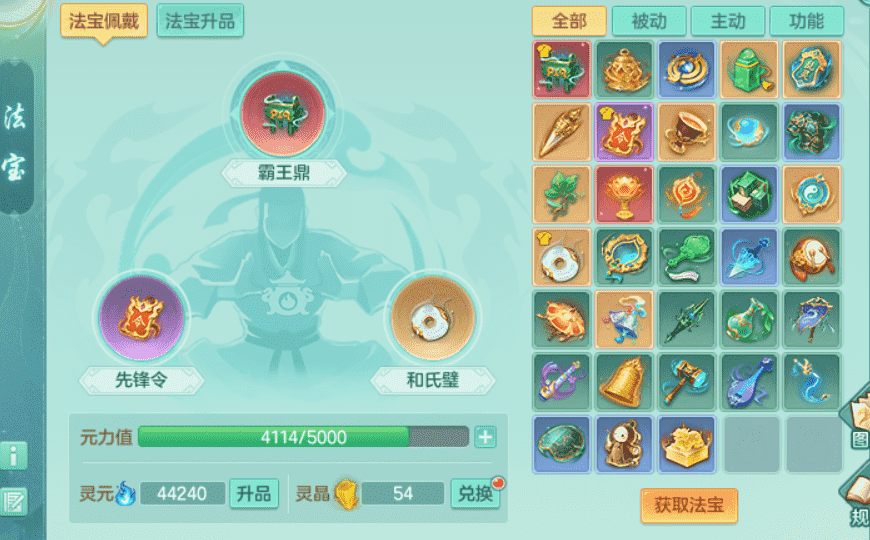Filter treasures by 主动
Viewport: 870px width, 540px height.
coord(727,21)
